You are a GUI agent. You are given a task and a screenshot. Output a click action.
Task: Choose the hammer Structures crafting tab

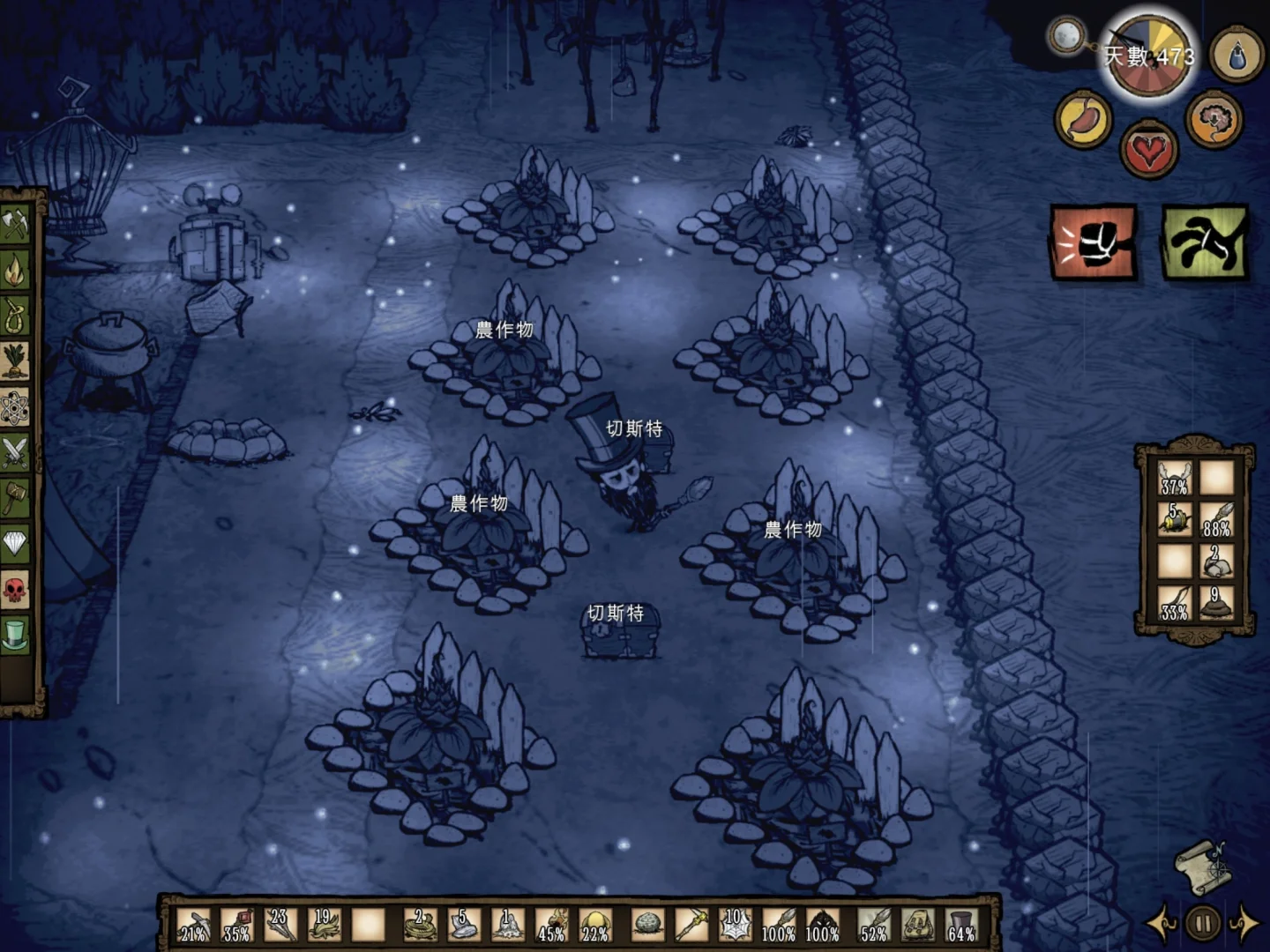point(15,499)
